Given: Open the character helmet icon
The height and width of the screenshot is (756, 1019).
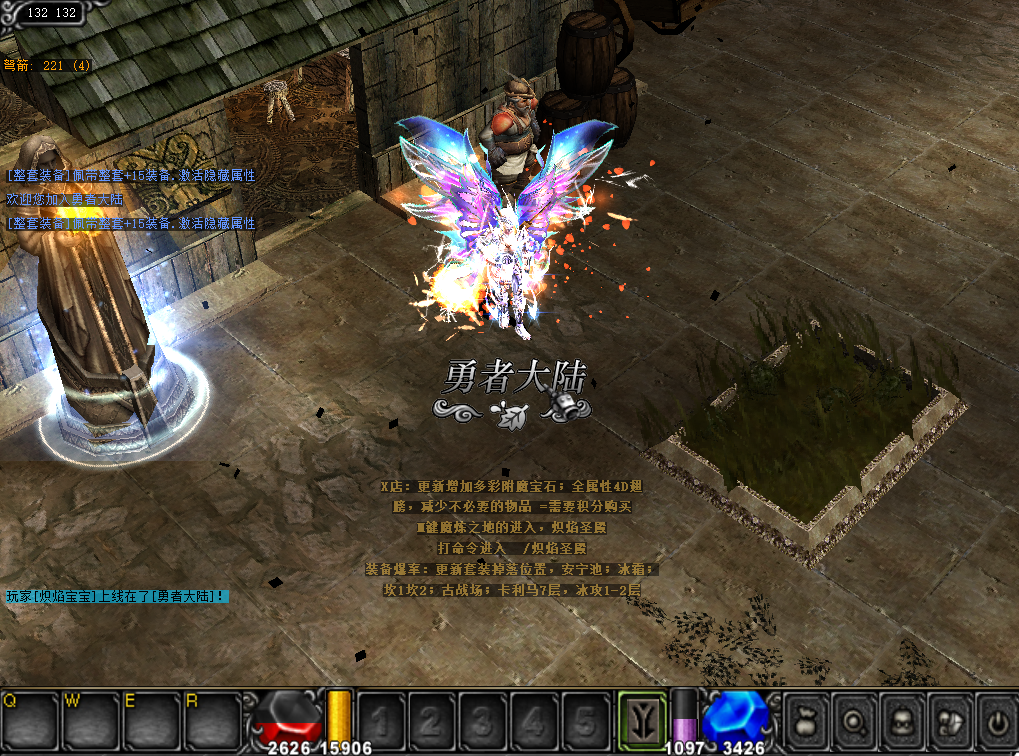Looking at the screenshot, I should point(902,717).
